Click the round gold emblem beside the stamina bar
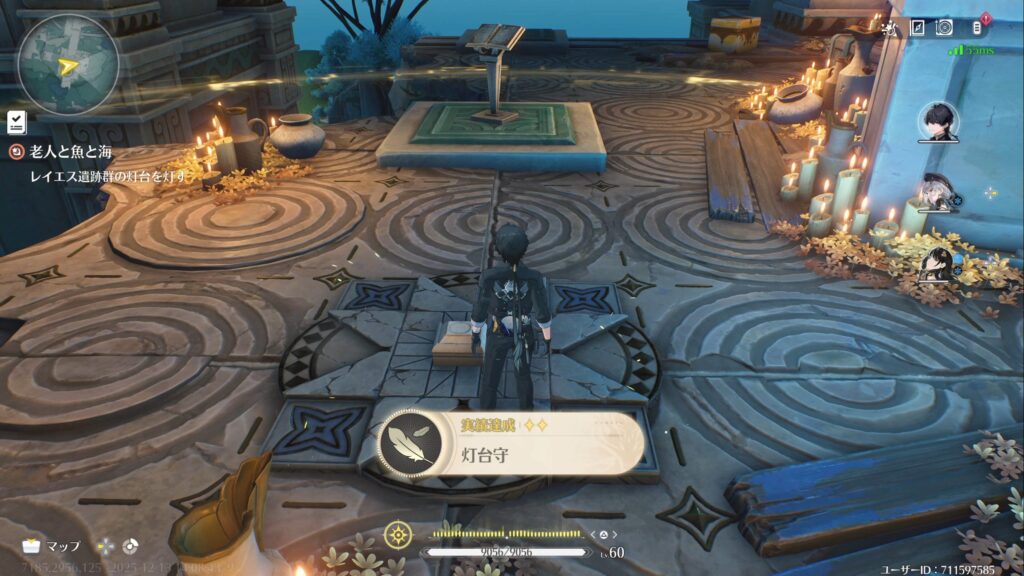This screenshot has width=1024, height=576. point(399,532)
